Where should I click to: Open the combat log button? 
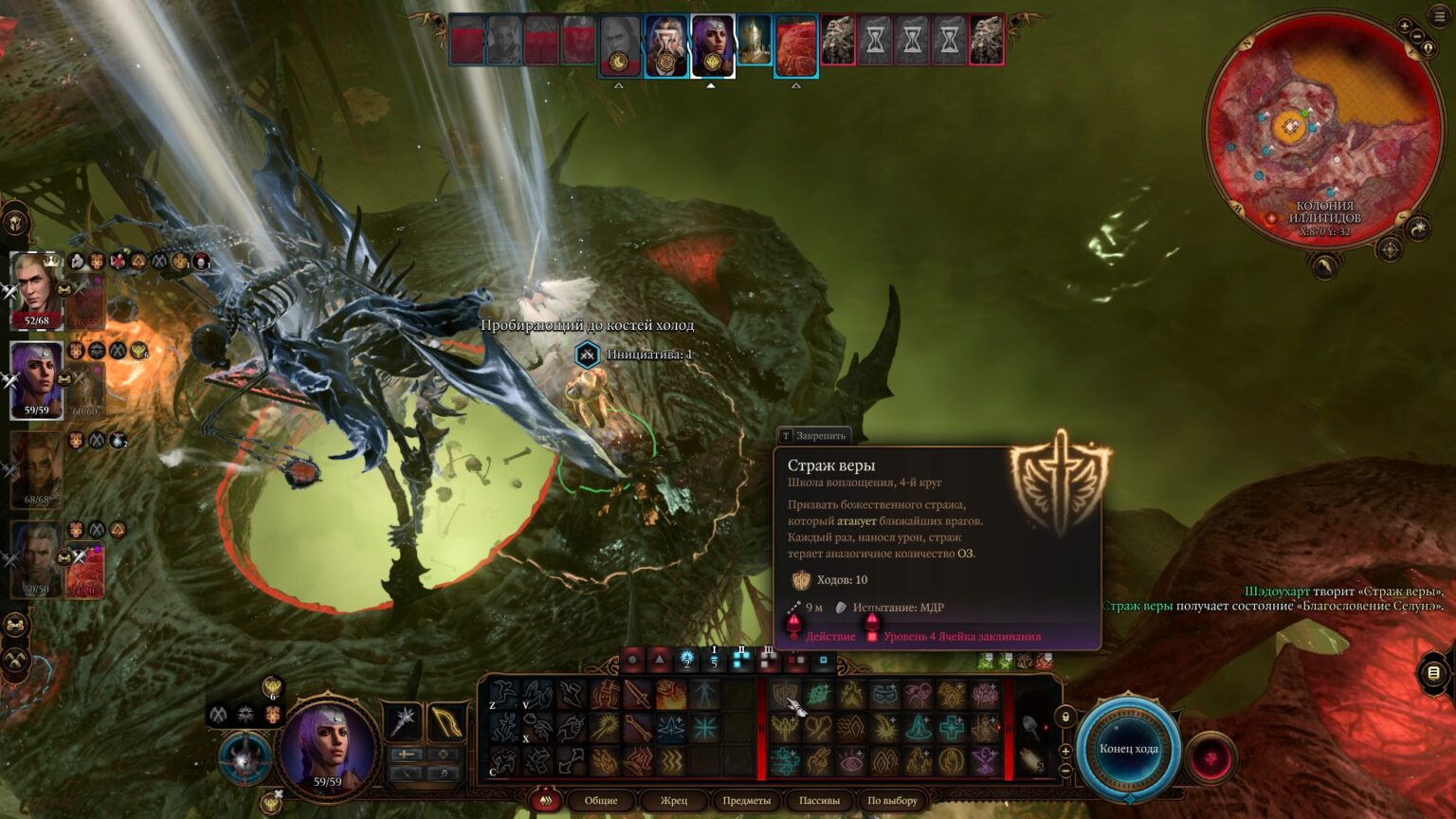[x=1433, y=673]
